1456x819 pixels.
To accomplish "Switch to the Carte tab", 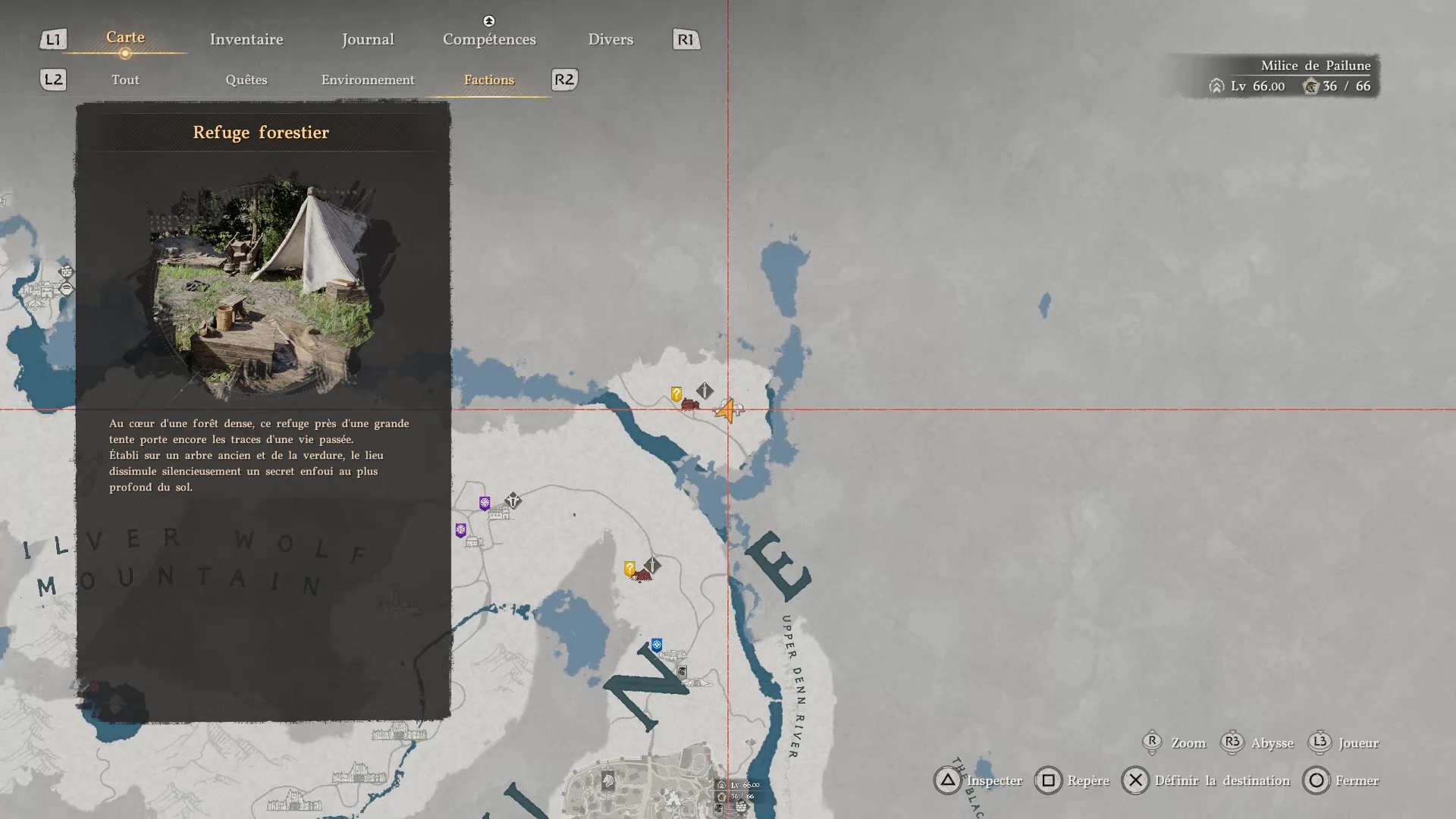I will pyautogui.click(x=125, y=38).
